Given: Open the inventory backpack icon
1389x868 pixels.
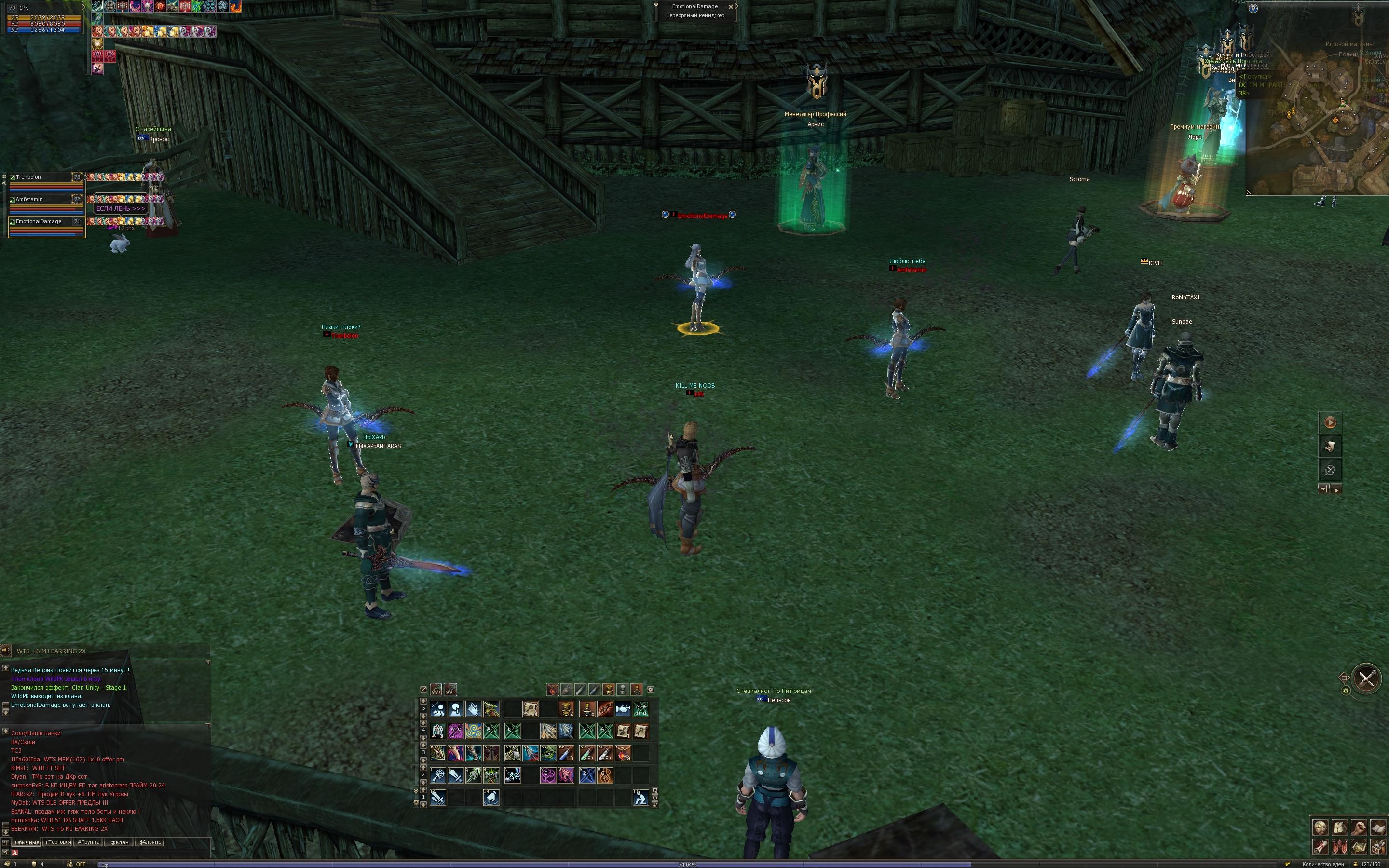Looking at the screenshot, I should click(1340, 827).
